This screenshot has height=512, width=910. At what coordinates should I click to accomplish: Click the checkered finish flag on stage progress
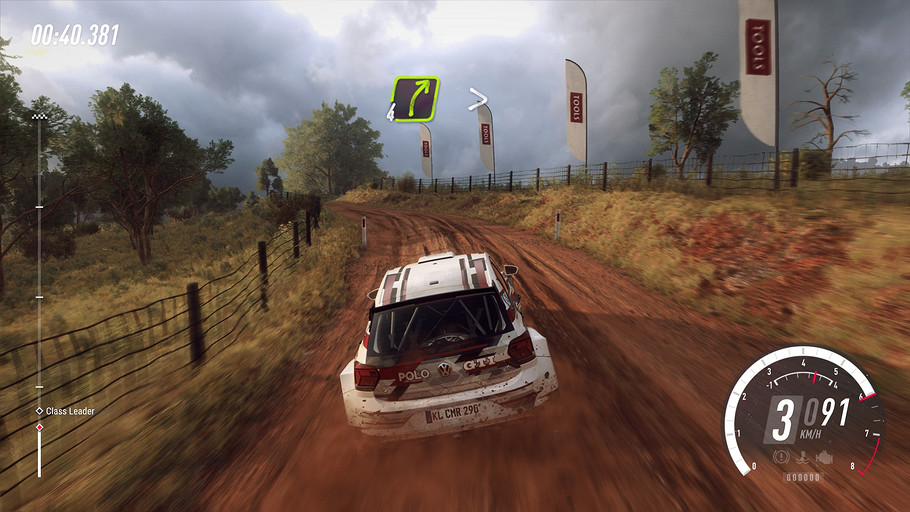click(x=40, y=117)
